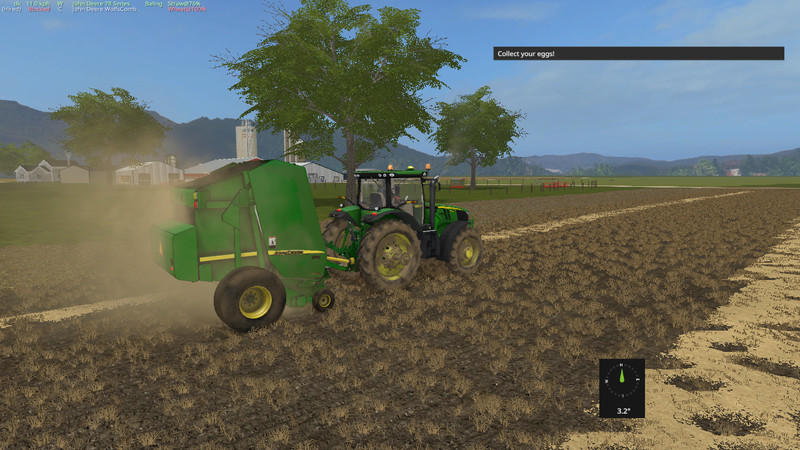This screenshot has width=800, height=450.
Task: Select the compass heading widget
Action: click(621, 388)
